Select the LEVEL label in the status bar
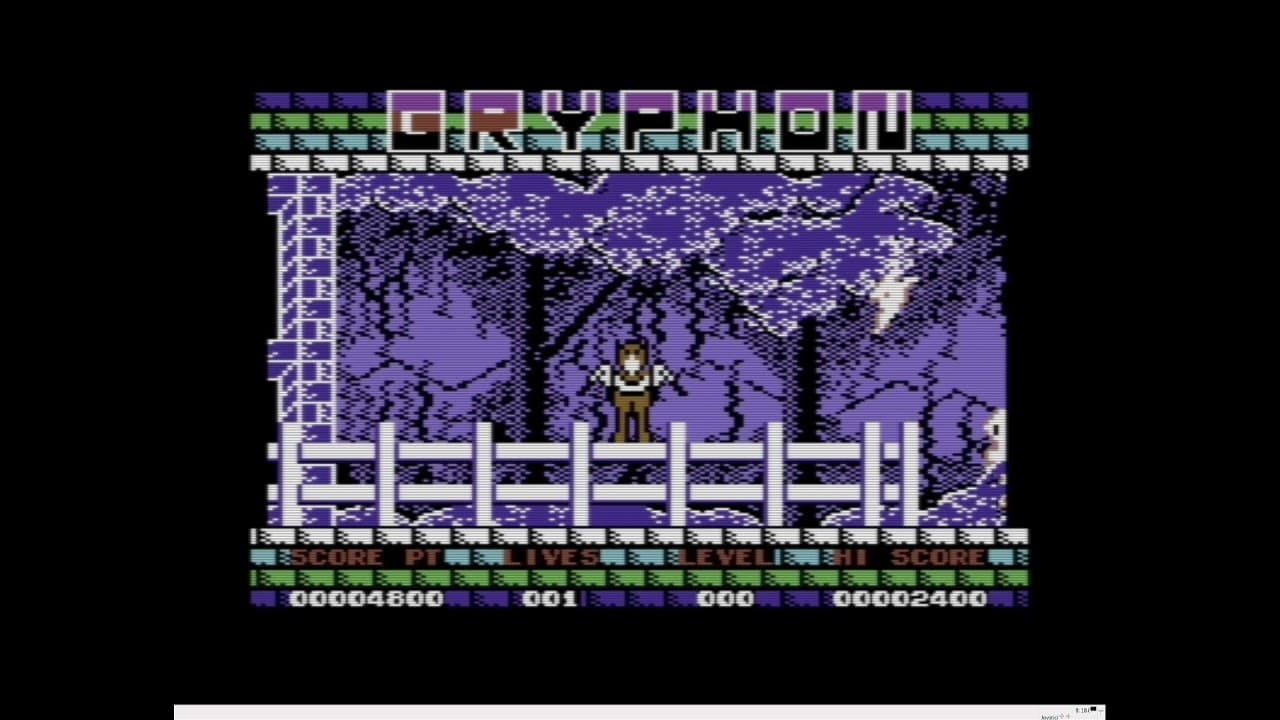This screenshot has height=720, width=1280. tap(728, 558)
